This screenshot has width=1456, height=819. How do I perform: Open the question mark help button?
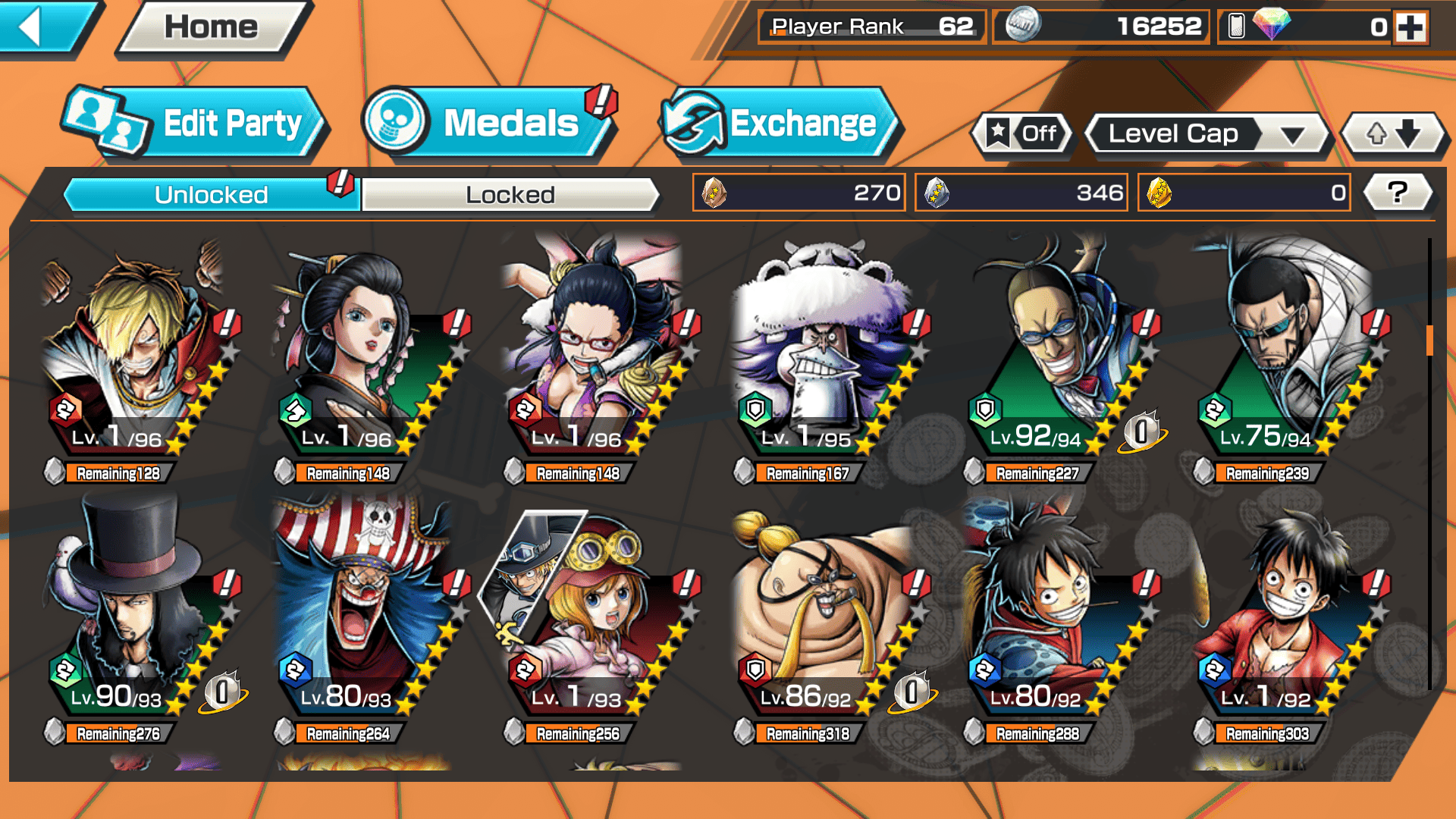pyautogui.click(x=1398, y=193)
